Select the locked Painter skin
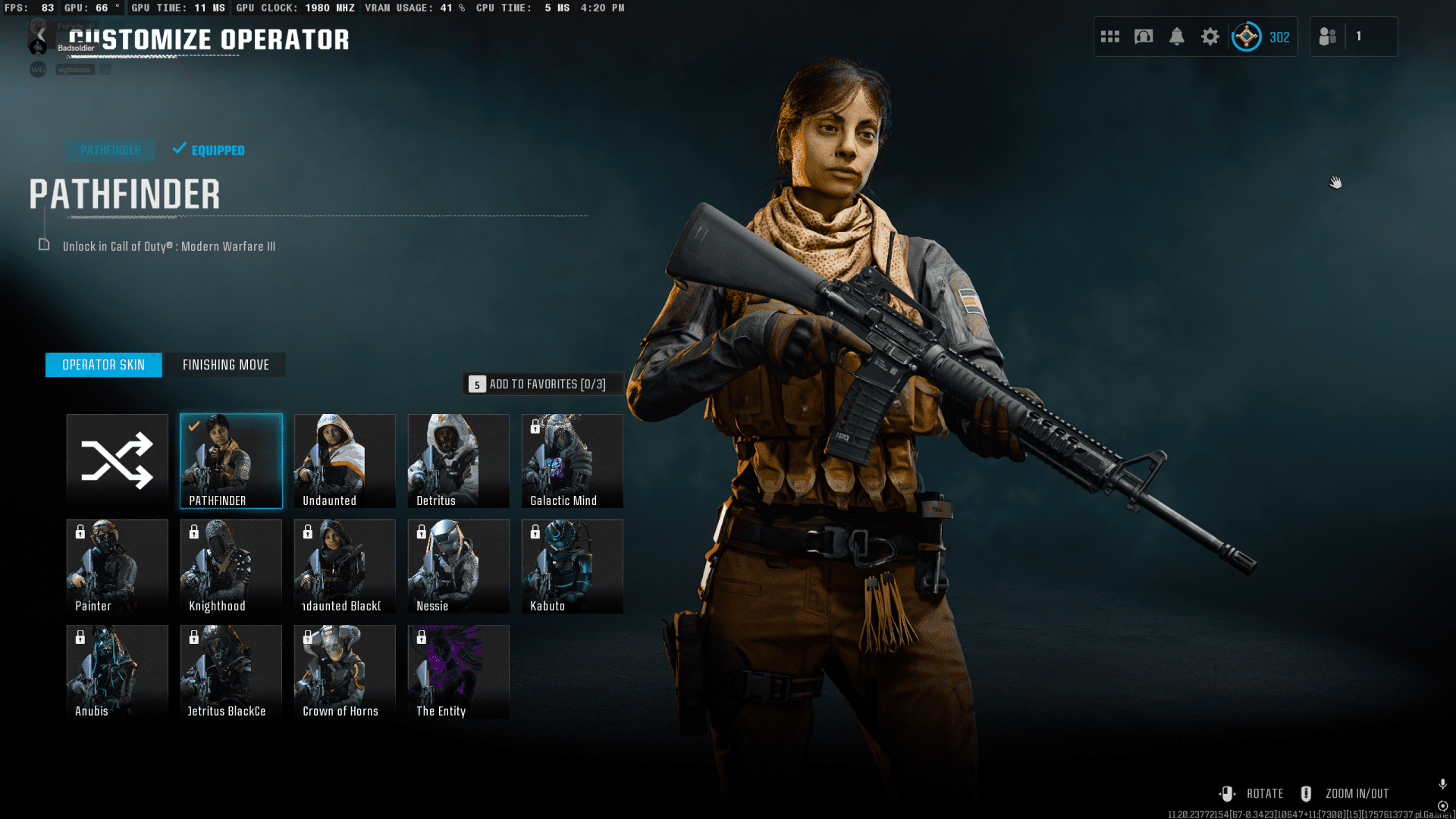Viewport: 1456px width, 819px height. (118, 566)
